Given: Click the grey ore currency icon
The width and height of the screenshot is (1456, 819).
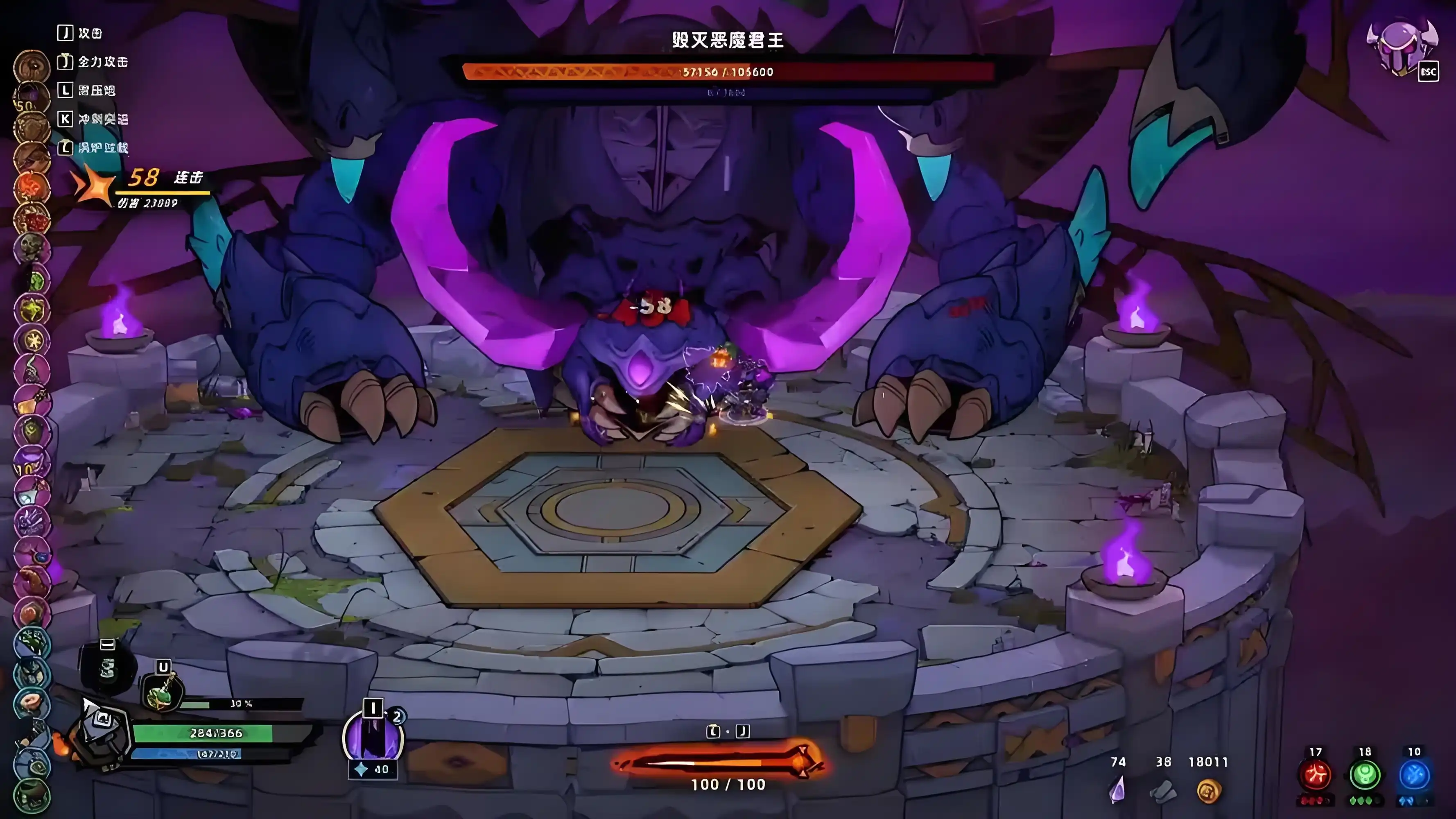Looking at the screenshot, I should [1163, 791].
